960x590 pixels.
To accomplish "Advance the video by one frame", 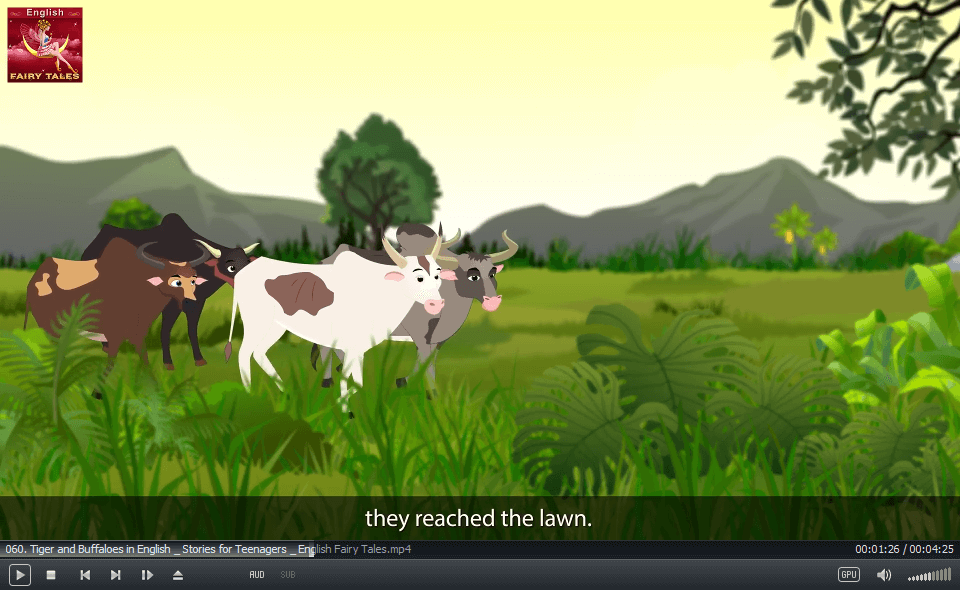I will coord(147,575).
